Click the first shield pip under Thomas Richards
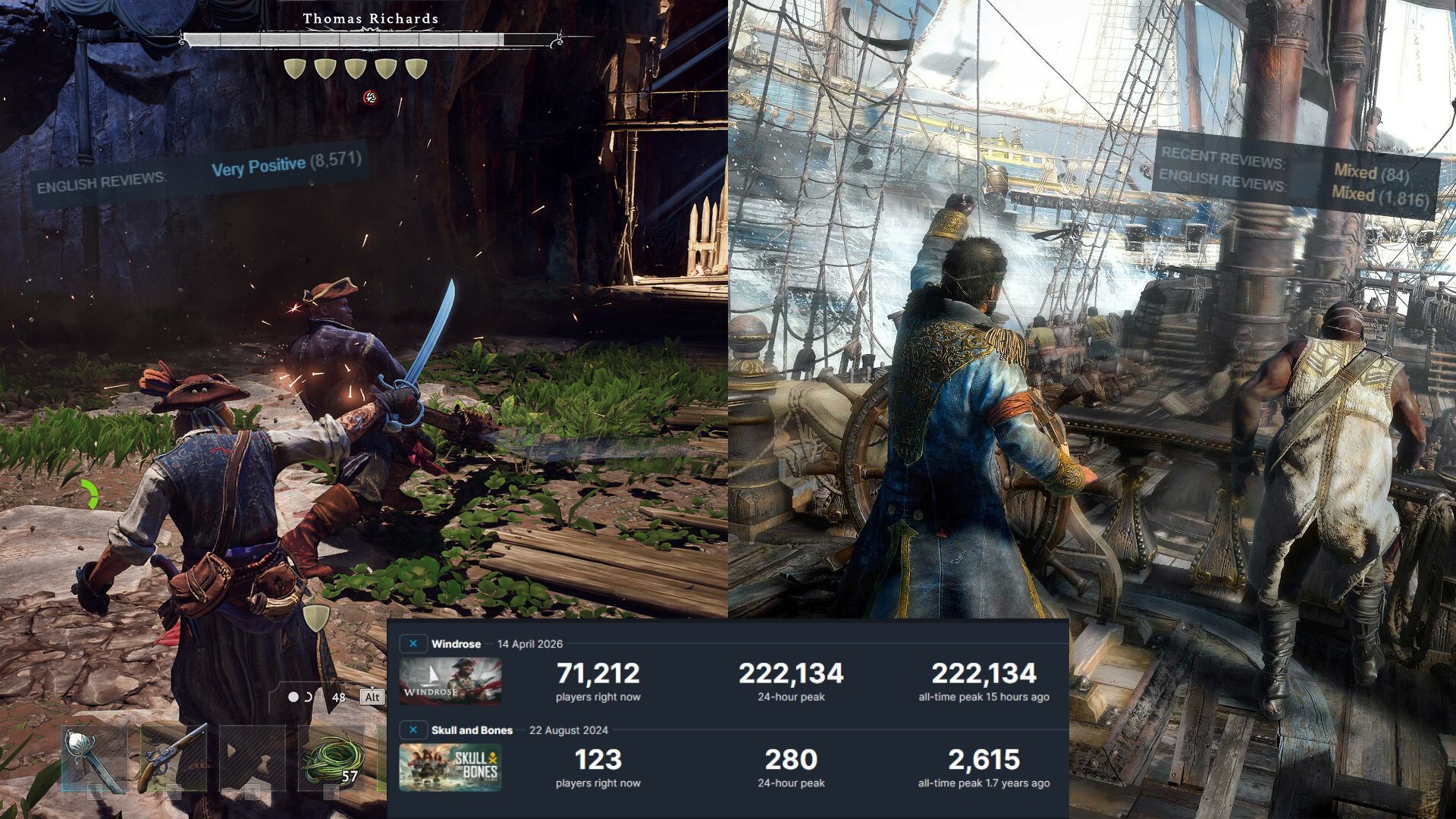 pyautogui.click(x=294, y=68)
